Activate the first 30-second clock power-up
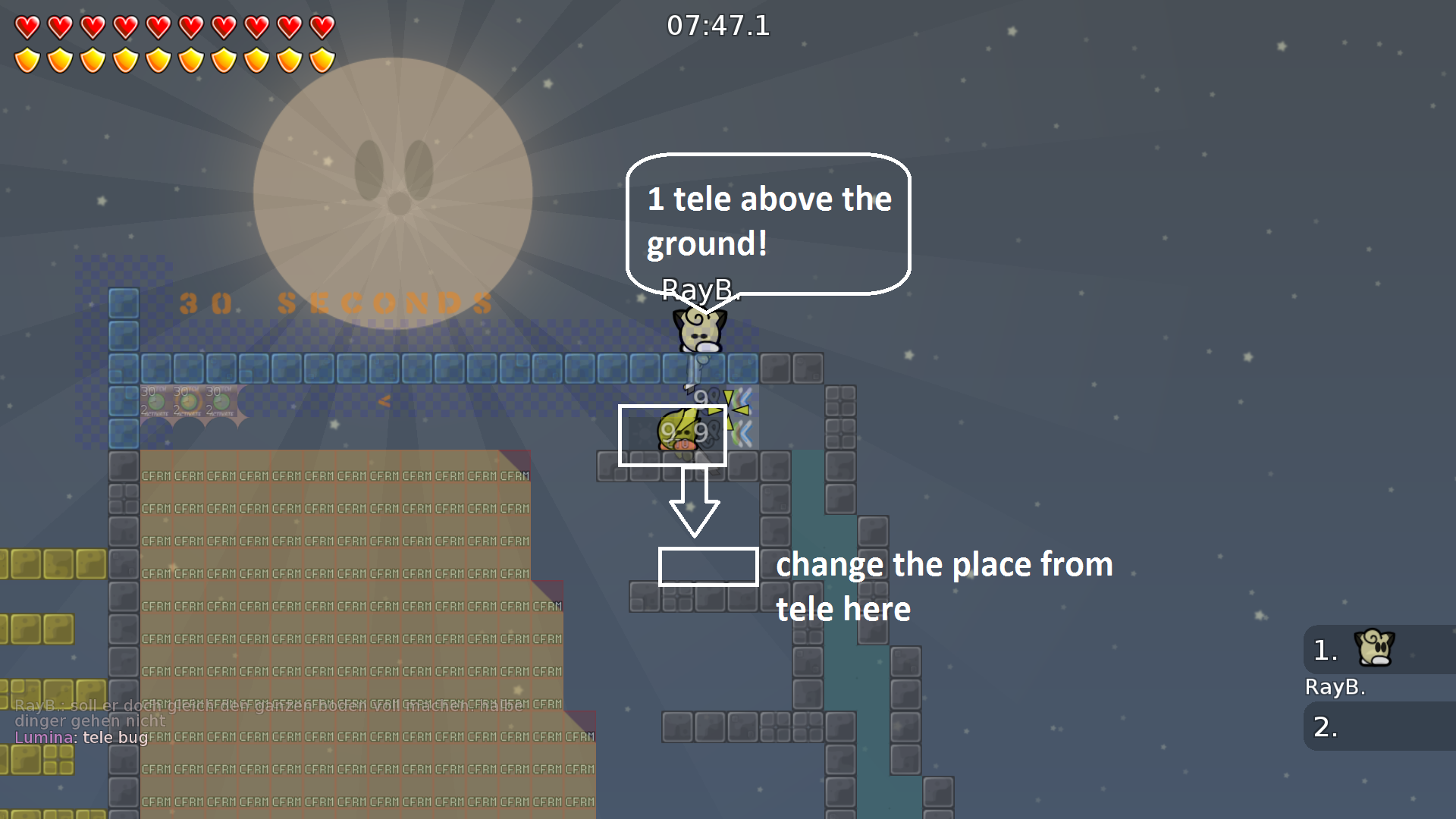The height and width of the screenshot is (819, 1456). click(x=156, y=402)
